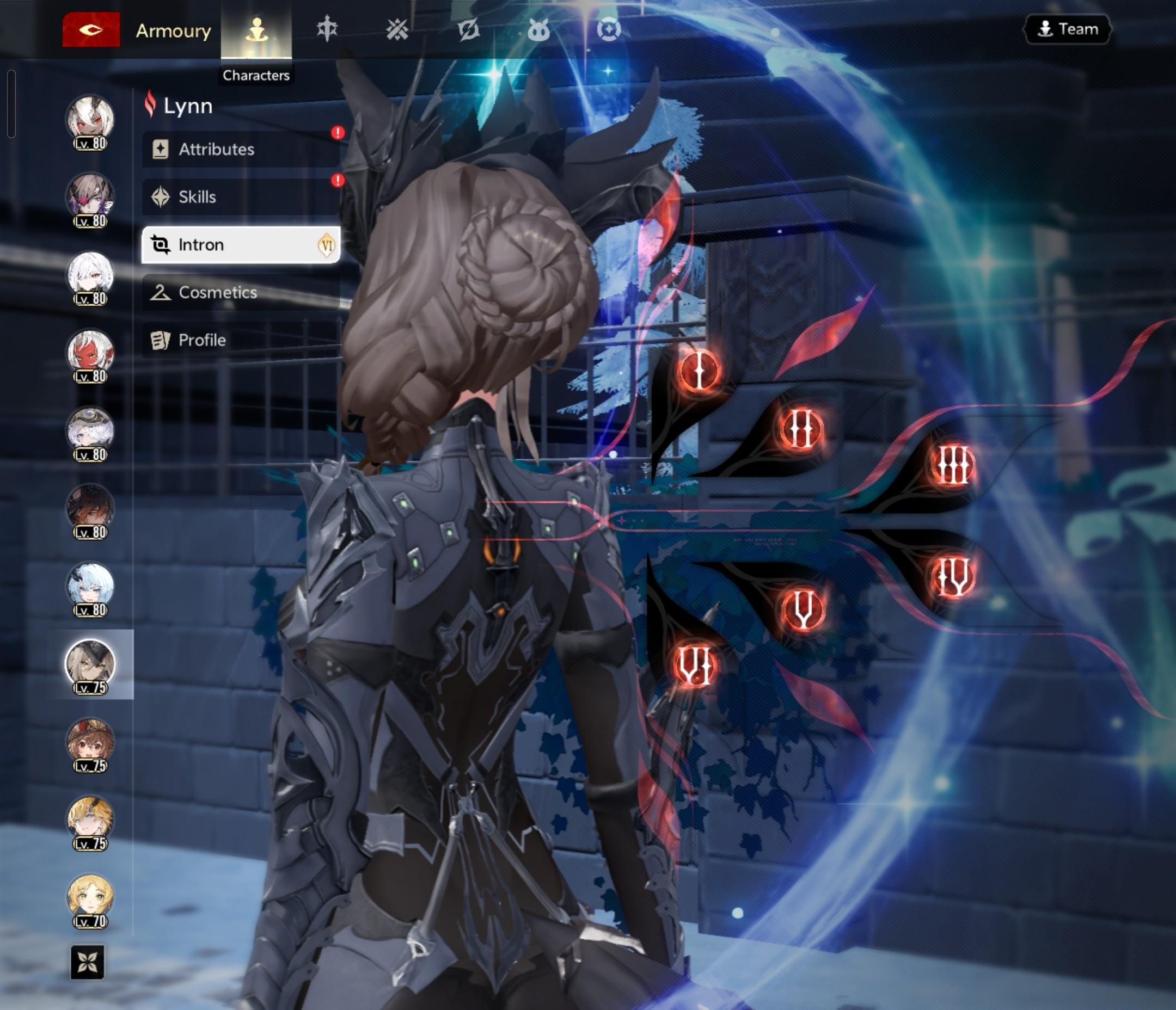Open the horned creature tab
This screenshot has height=1010, width=1176.
[x=538, y=29]
